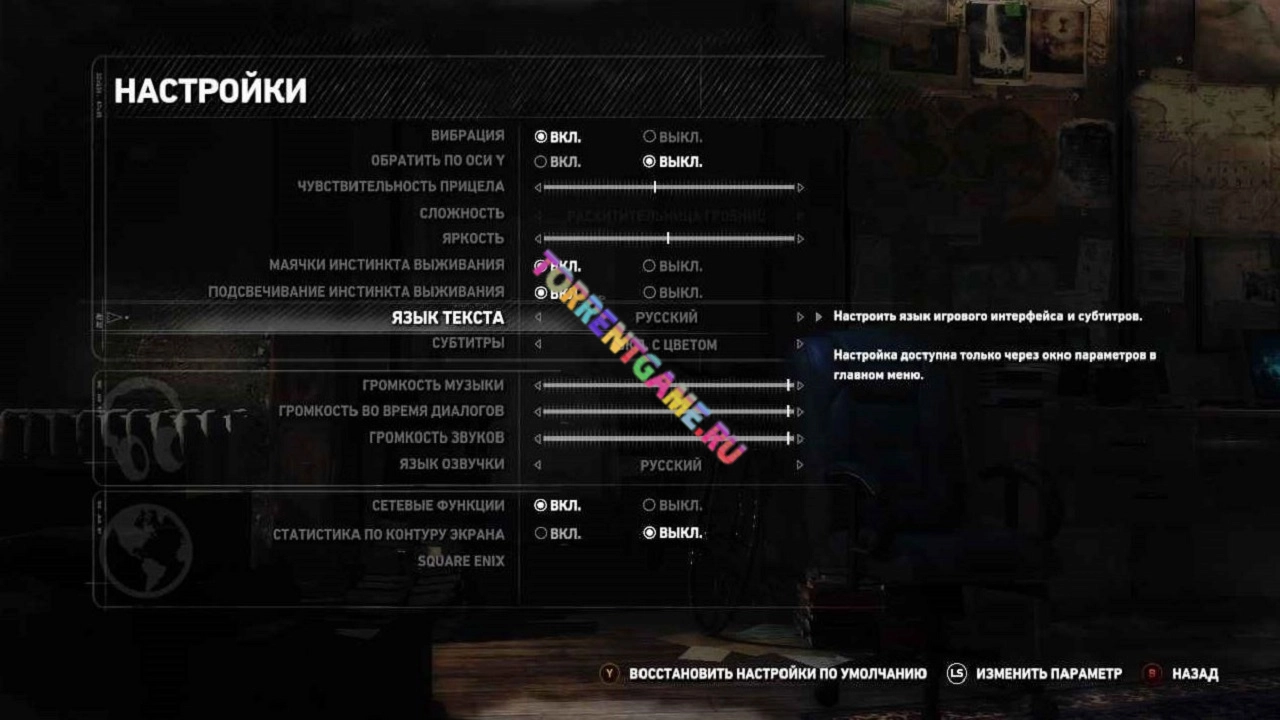This screenshot has width=1280, height=720.
Task: Click right arrow for СУБТИТРЫ setting
Action: [800, 344]
